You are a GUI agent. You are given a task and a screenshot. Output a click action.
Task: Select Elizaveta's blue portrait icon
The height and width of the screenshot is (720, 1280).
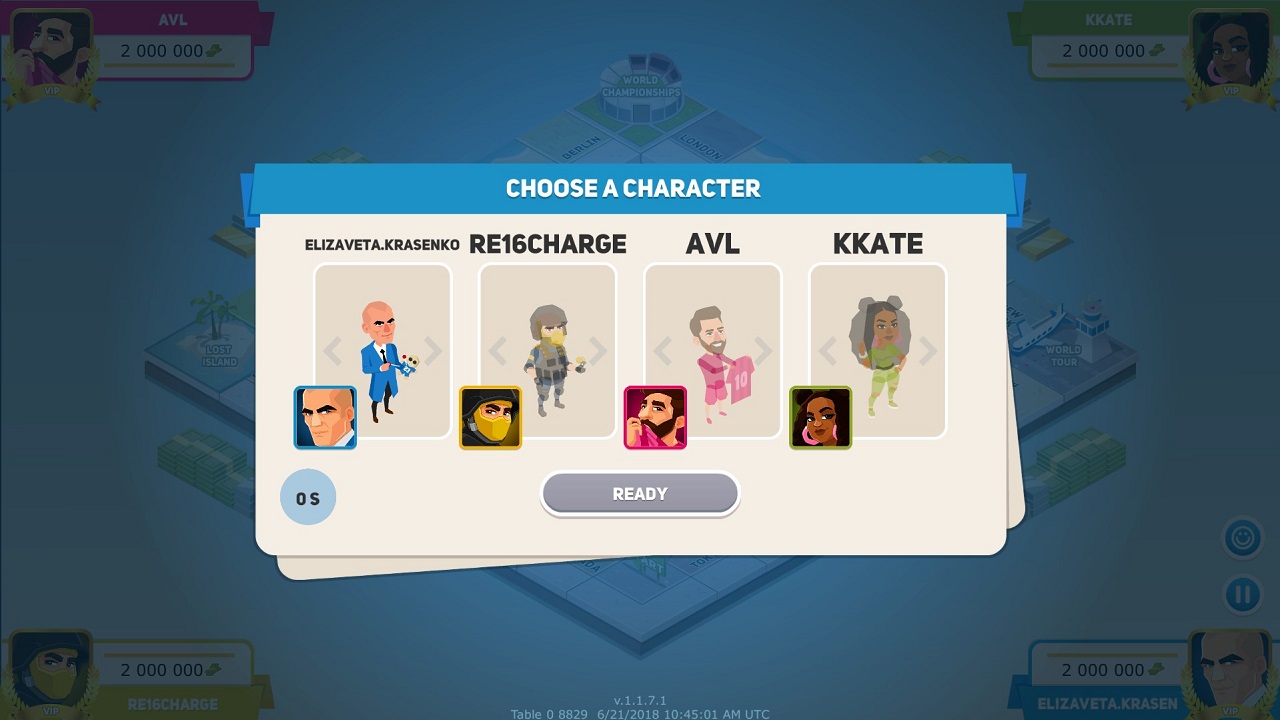click(325, 417)
